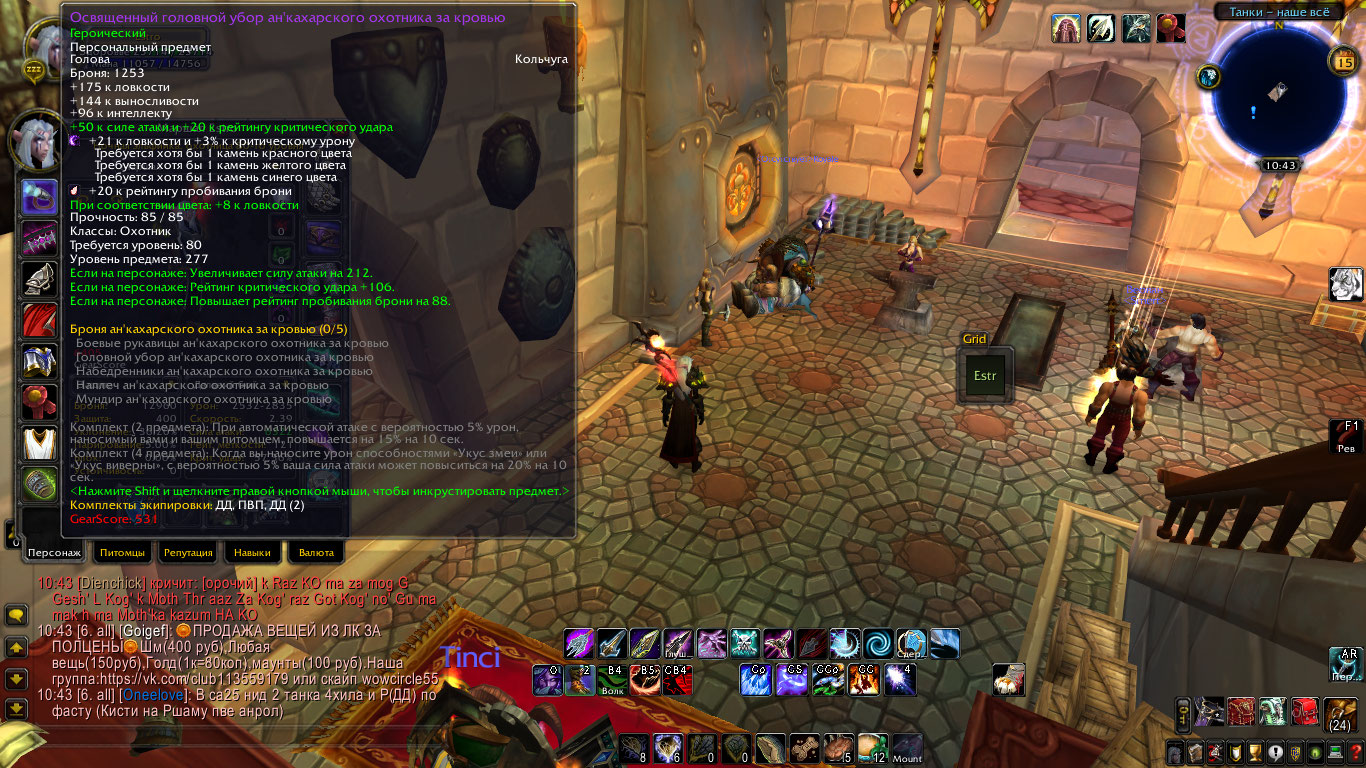Open the keyring button
Viewport: 1366px width, 768px height.
[1183, 714]
